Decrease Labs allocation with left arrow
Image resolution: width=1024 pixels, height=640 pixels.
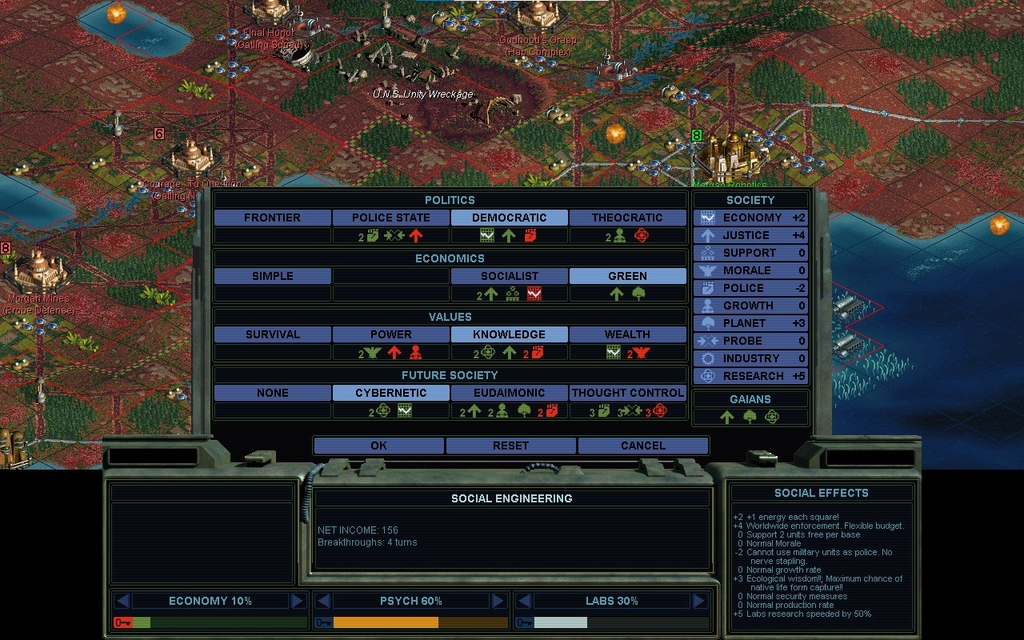tap(522, 601)
